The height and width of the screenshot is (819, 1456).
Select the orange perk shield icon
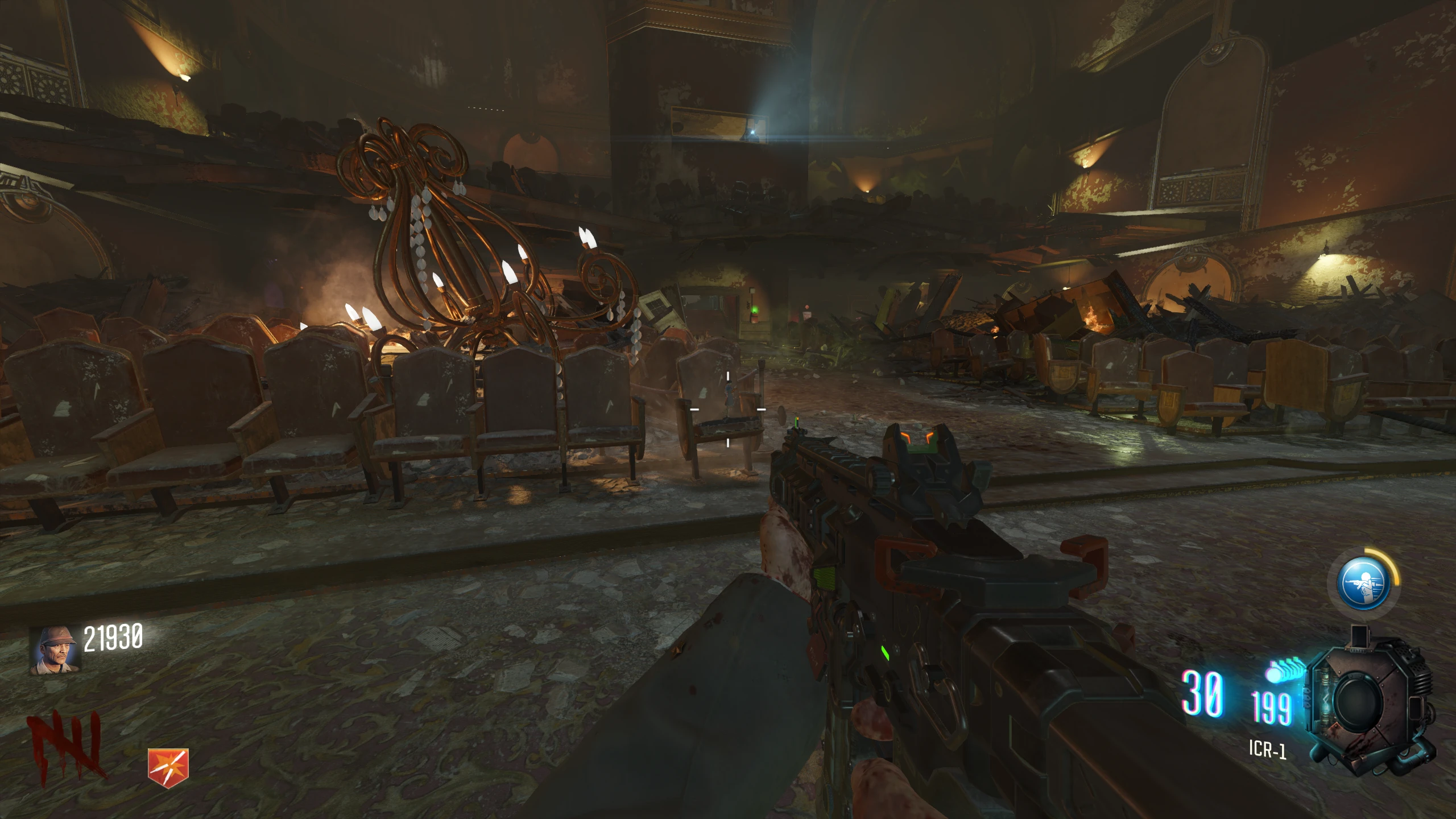(168, 765)
